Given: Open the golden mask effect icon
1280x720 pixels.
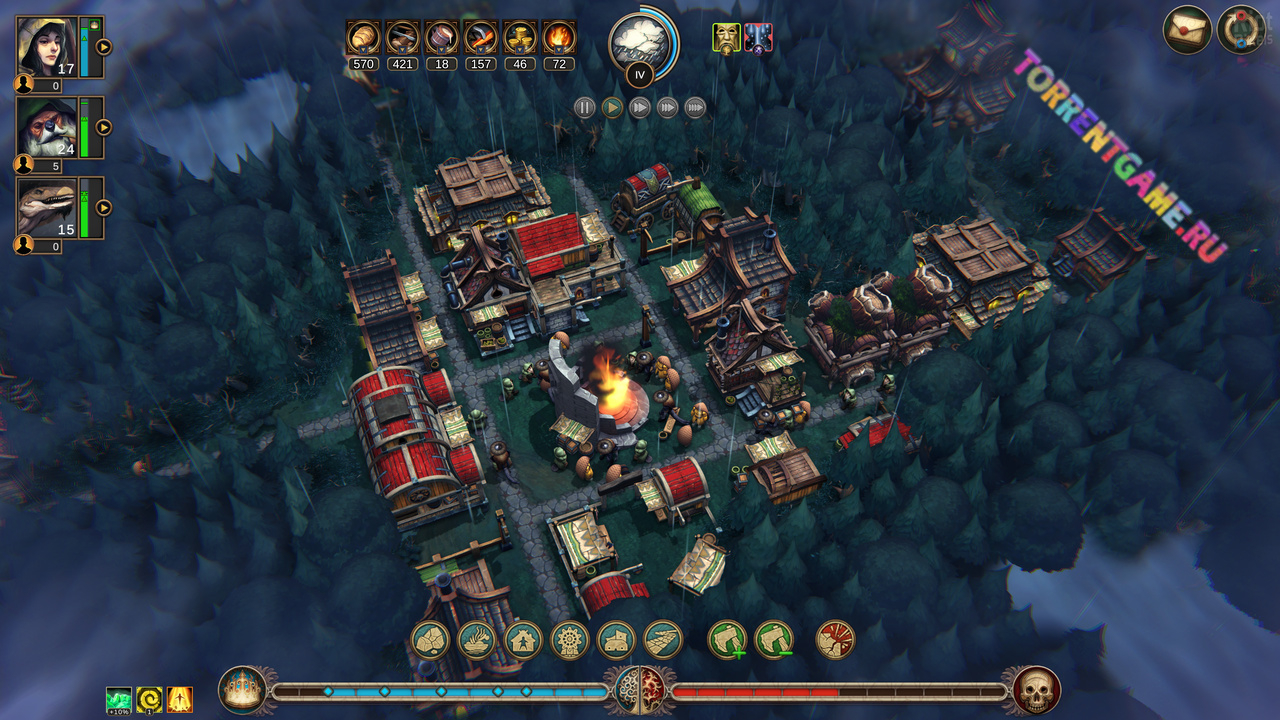Looking at the screenshot, I should tap(726, 38).
